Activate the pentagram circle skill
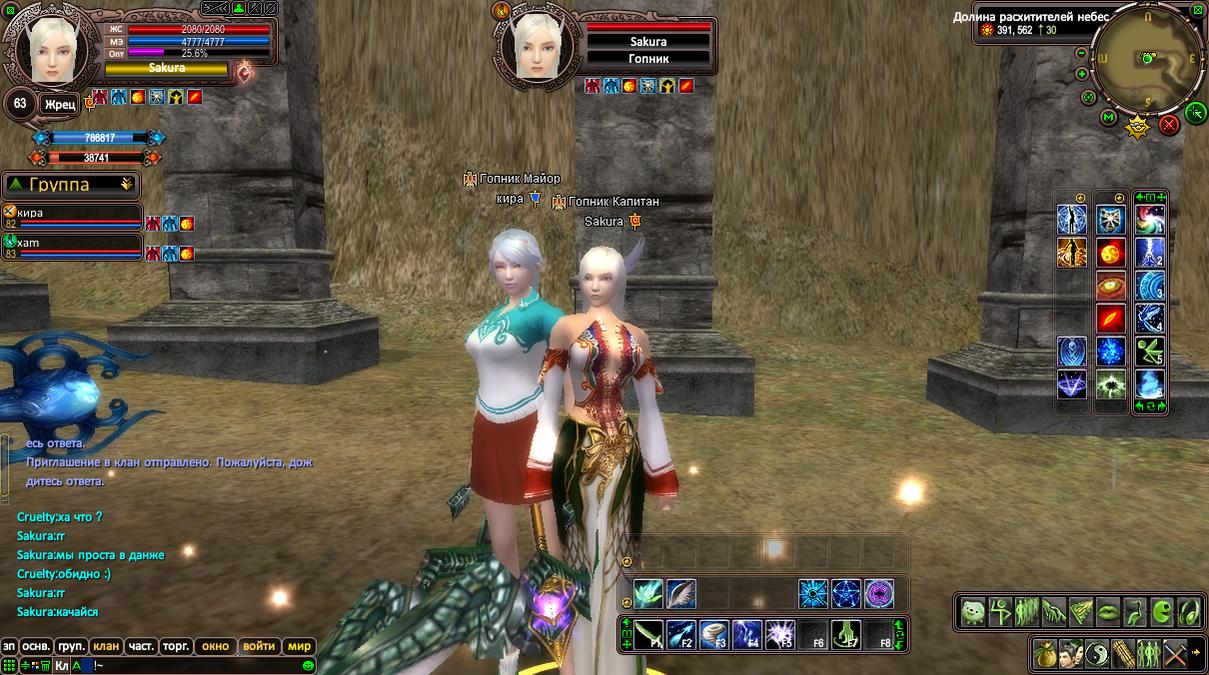Screen dimensions: 1209x675 click(x=846, y=594)
